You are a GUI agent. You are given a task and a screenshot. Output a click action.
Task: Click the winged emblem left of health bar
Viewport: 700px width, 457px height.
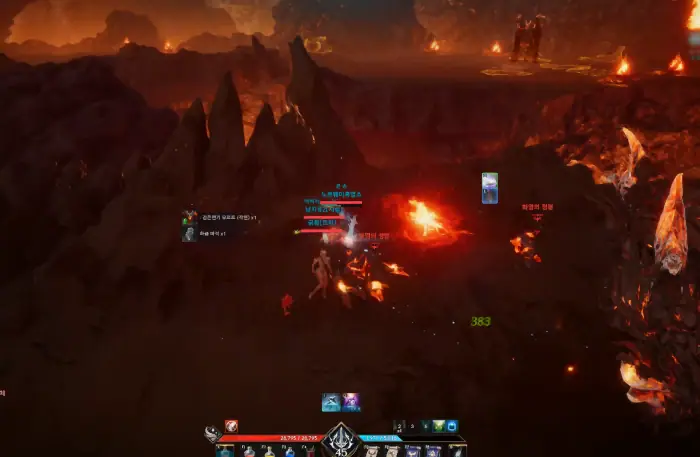(x=212, y=435)
